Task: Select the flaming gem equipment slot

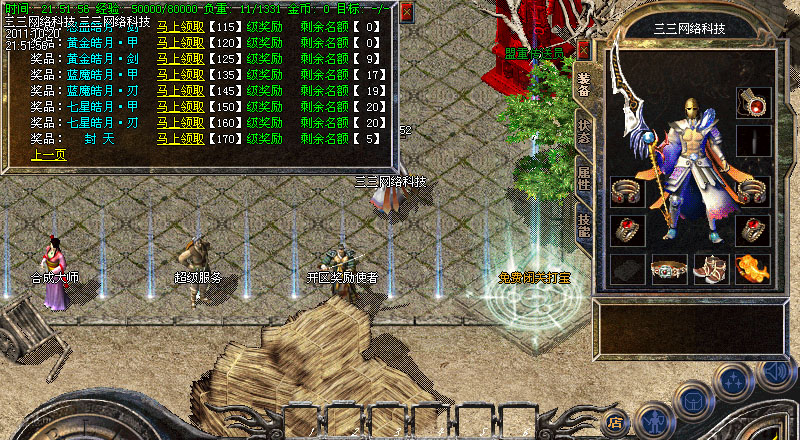Action: click(752, 268)
